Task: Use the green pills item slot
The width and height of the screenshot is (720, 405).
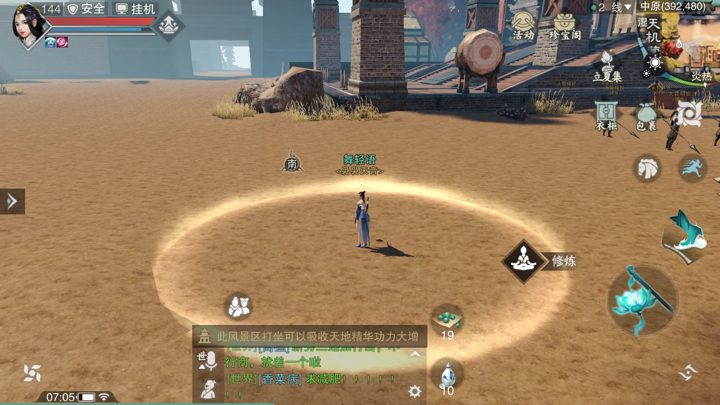Action: tap(447, 322)
